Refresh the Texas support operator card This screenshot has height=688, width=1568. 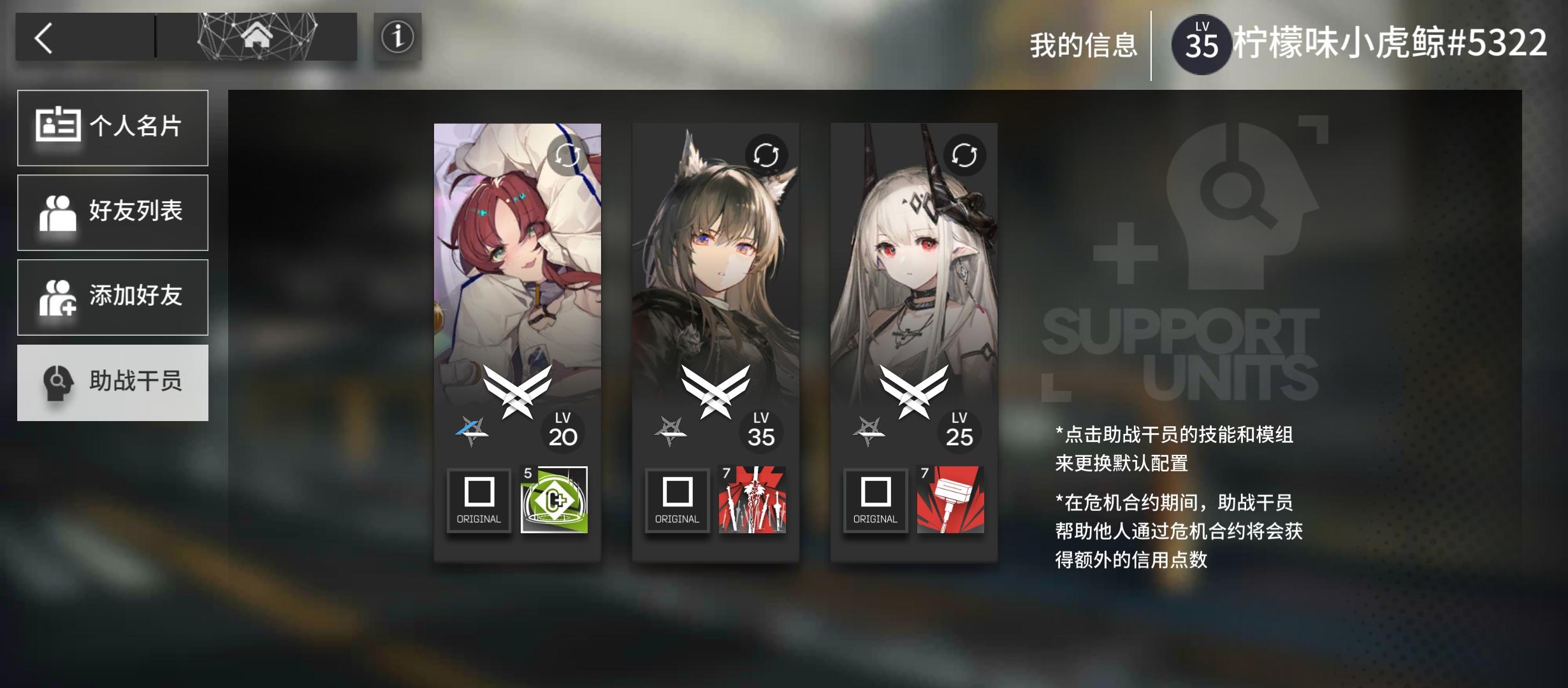(767, 153)
